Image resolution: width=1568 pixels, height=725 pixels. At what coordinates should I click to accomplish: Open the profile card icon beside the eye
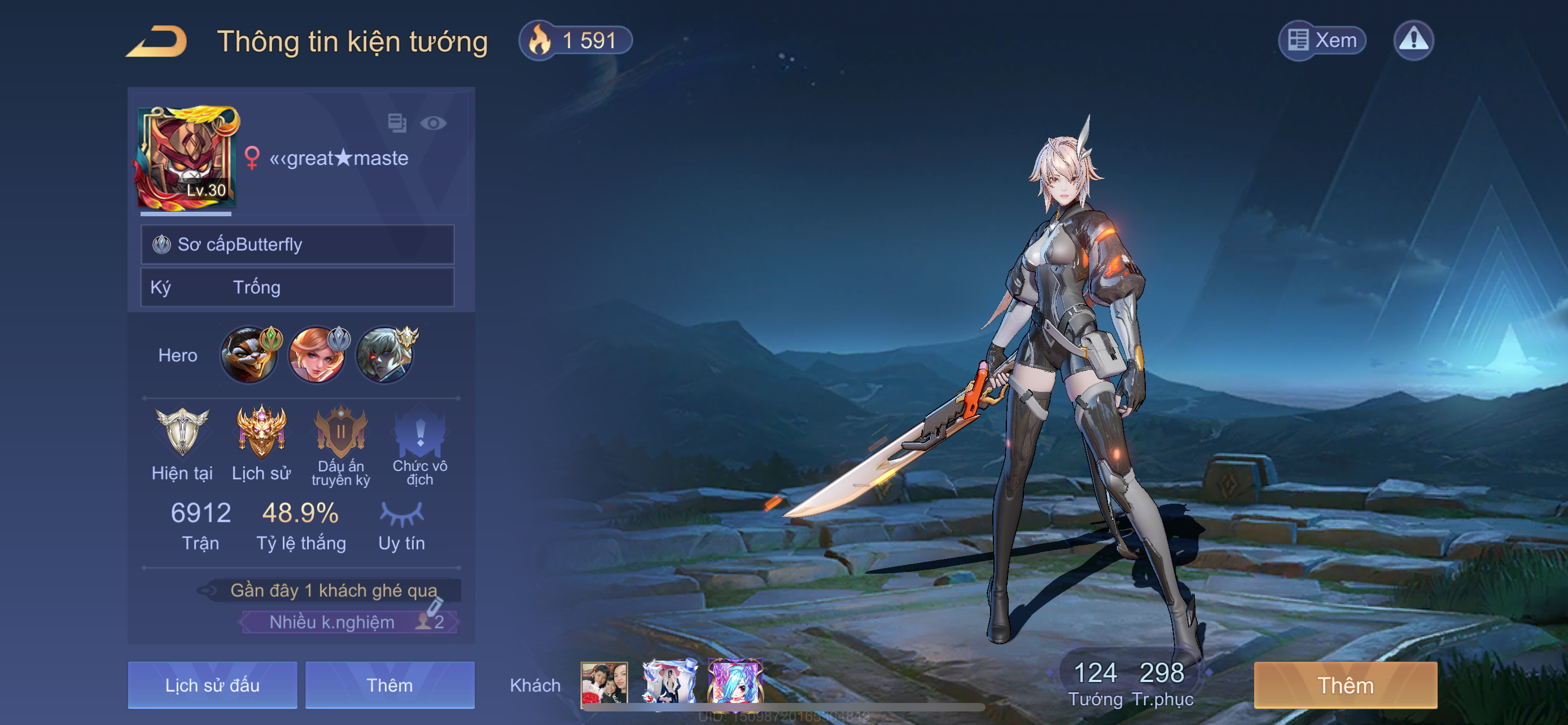coord(397,123)
